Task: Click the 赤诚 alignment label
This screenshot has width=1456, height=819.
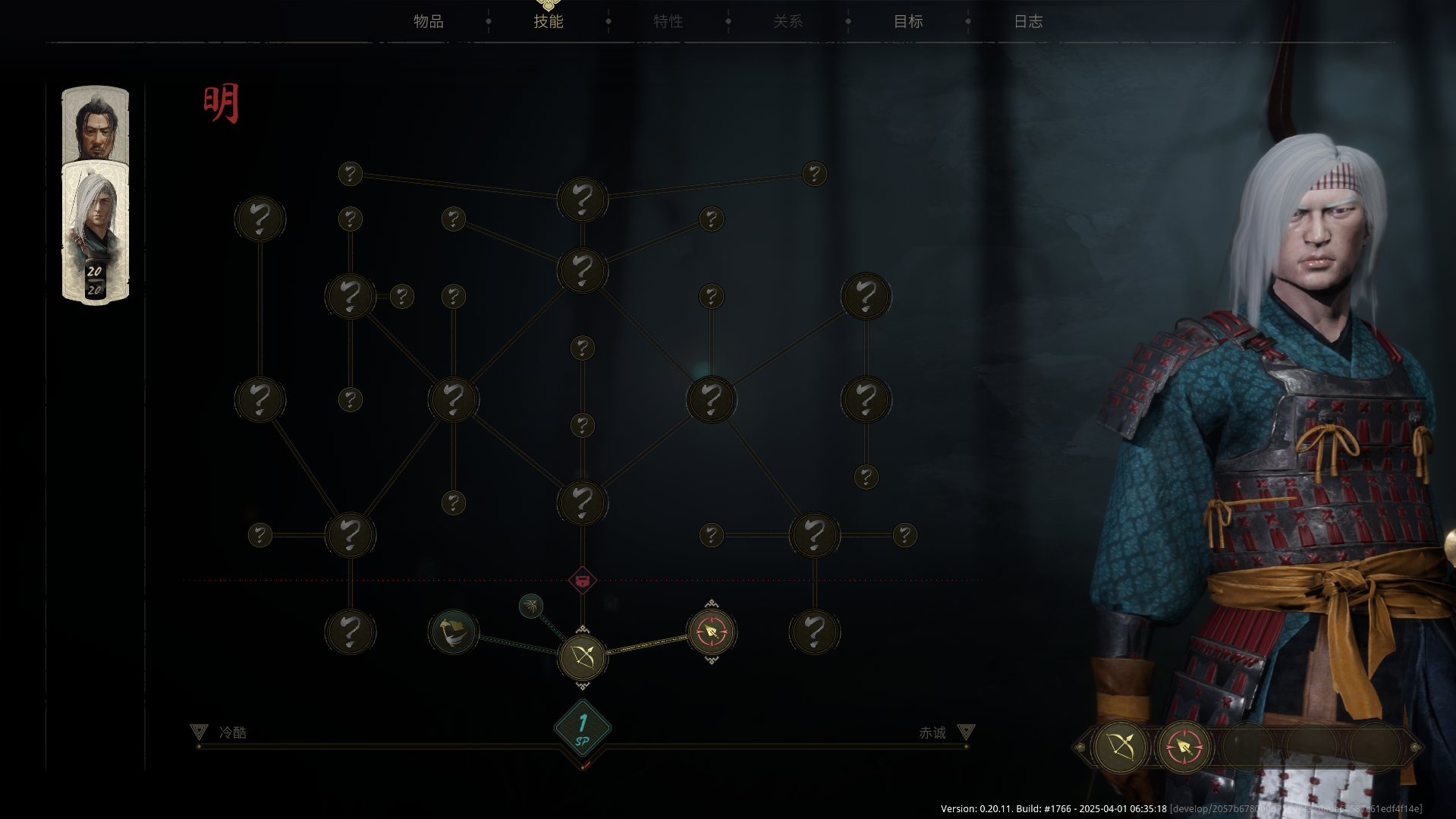Action: [x=932, y=732]
